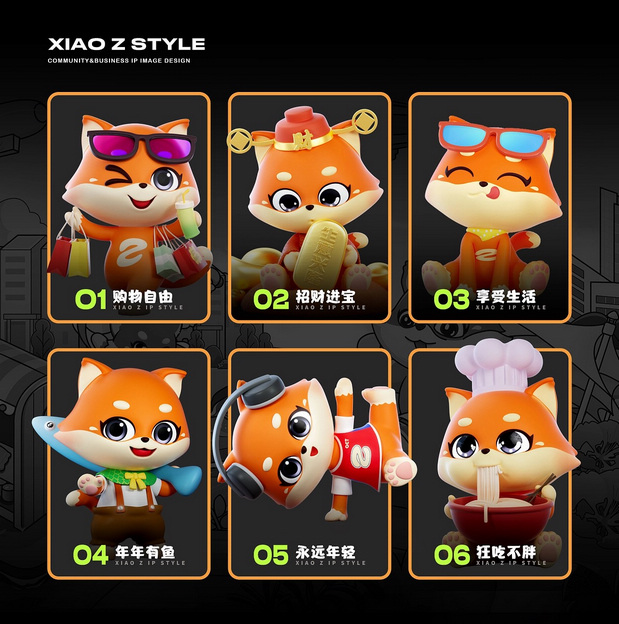Choose the 06 狂吃不胖 chef fox card
The image size is (619, 624).
point(489,463)
